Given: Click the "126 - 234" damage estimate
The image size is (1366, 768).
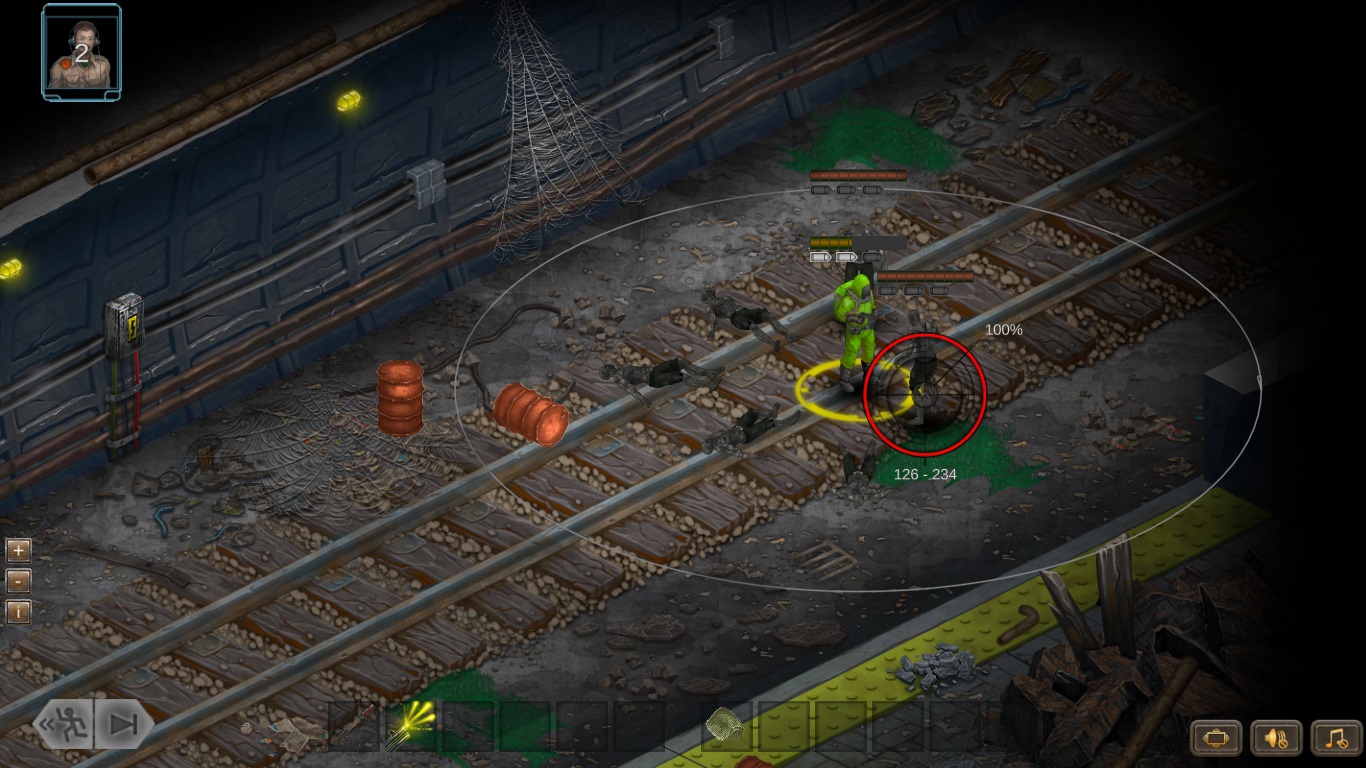Looking at the screenshot, I should [x=925, y=474].
